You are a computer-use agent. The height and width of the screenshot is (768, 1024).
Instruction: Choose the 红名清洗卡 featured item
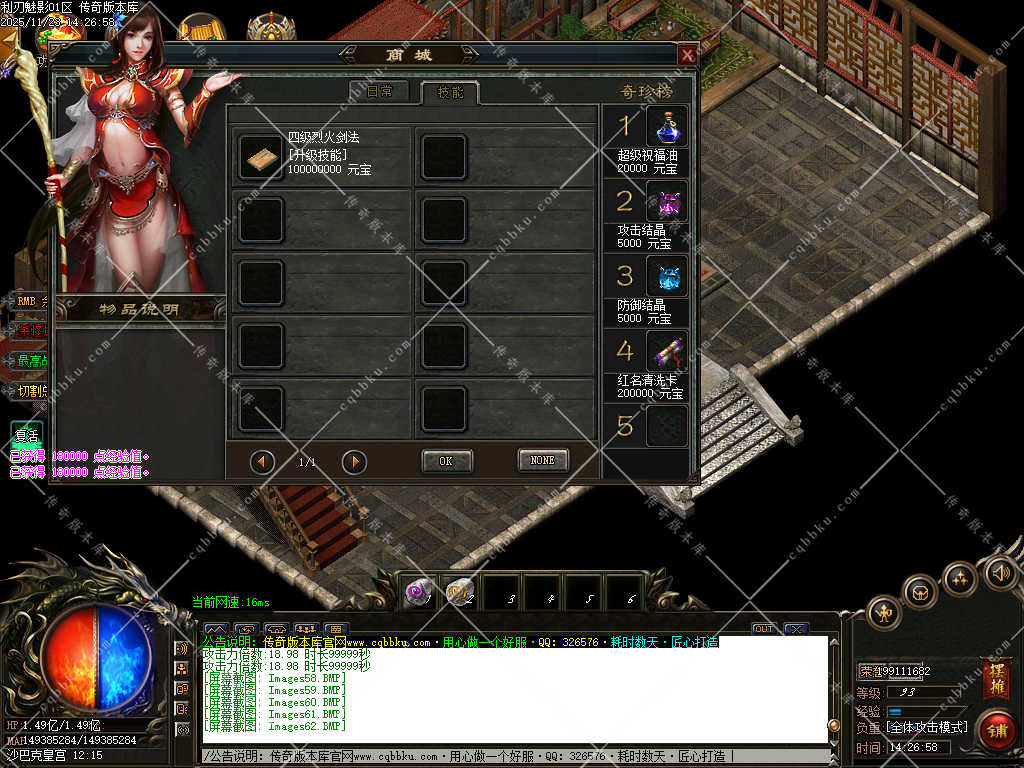pos(666,351)
